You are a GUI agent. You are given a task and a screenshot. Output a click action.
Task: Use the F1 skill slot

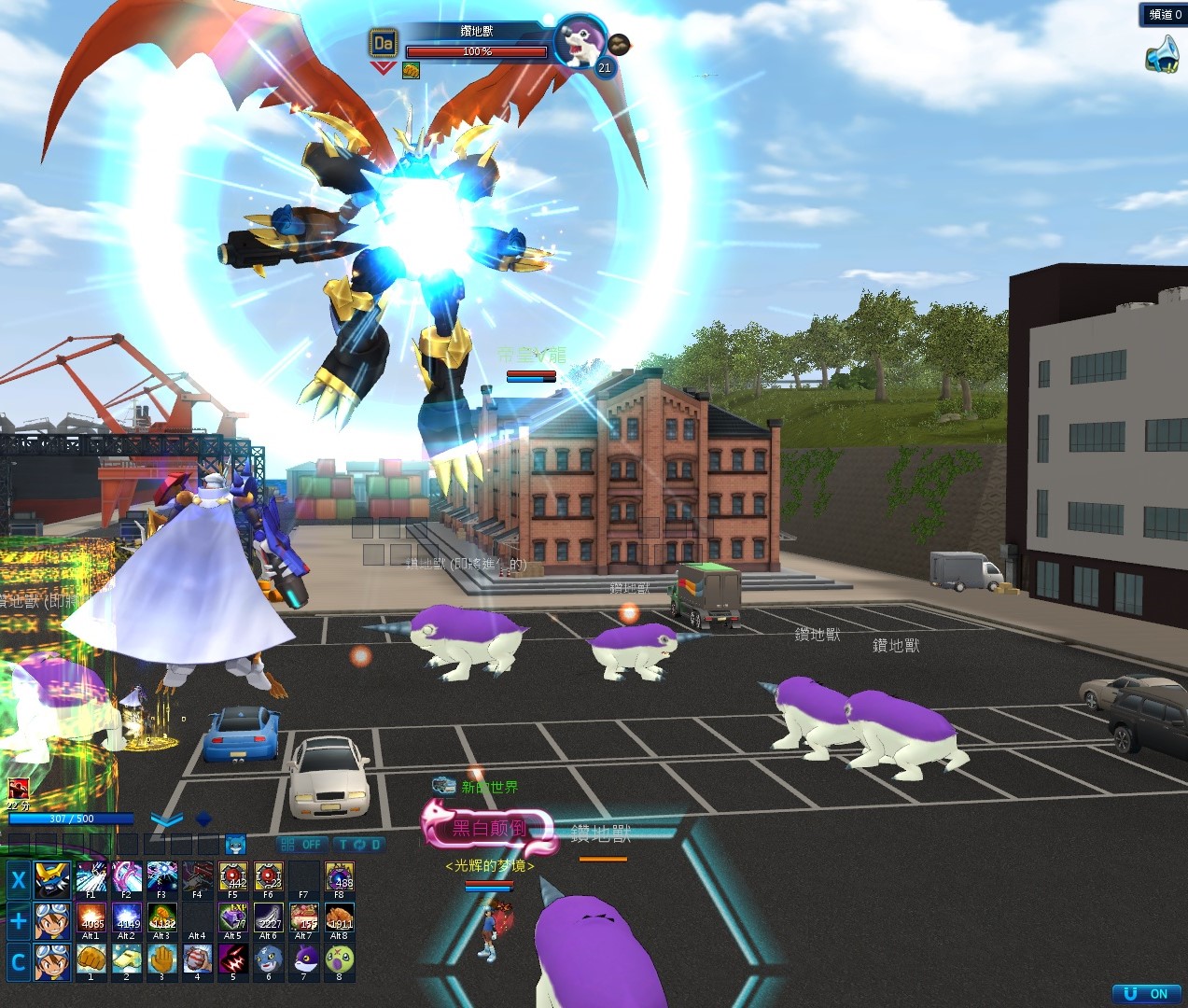click(91, 879)
